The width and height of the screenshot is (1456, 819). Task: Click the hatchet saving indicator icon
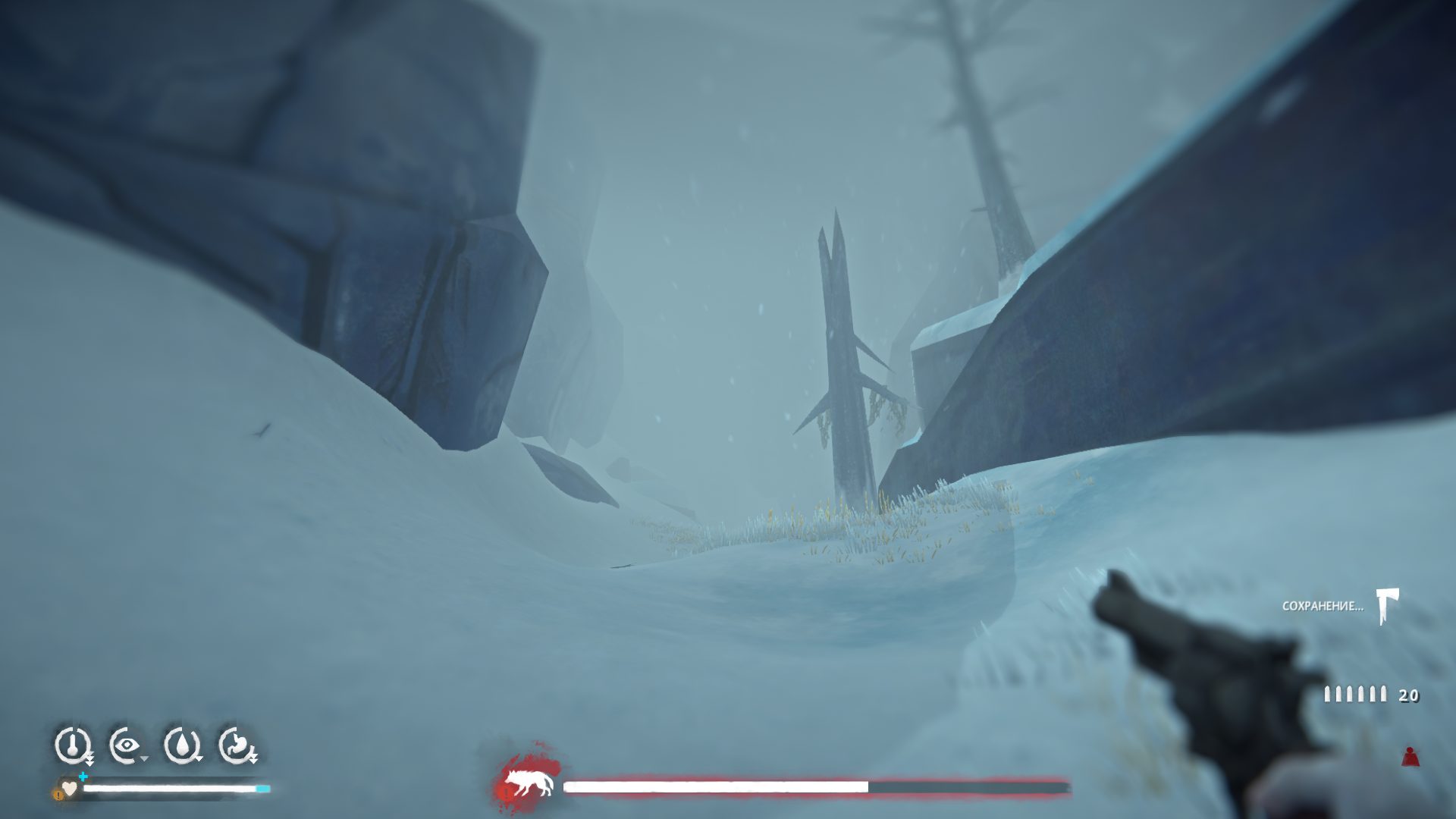(x=1388, y=606)
